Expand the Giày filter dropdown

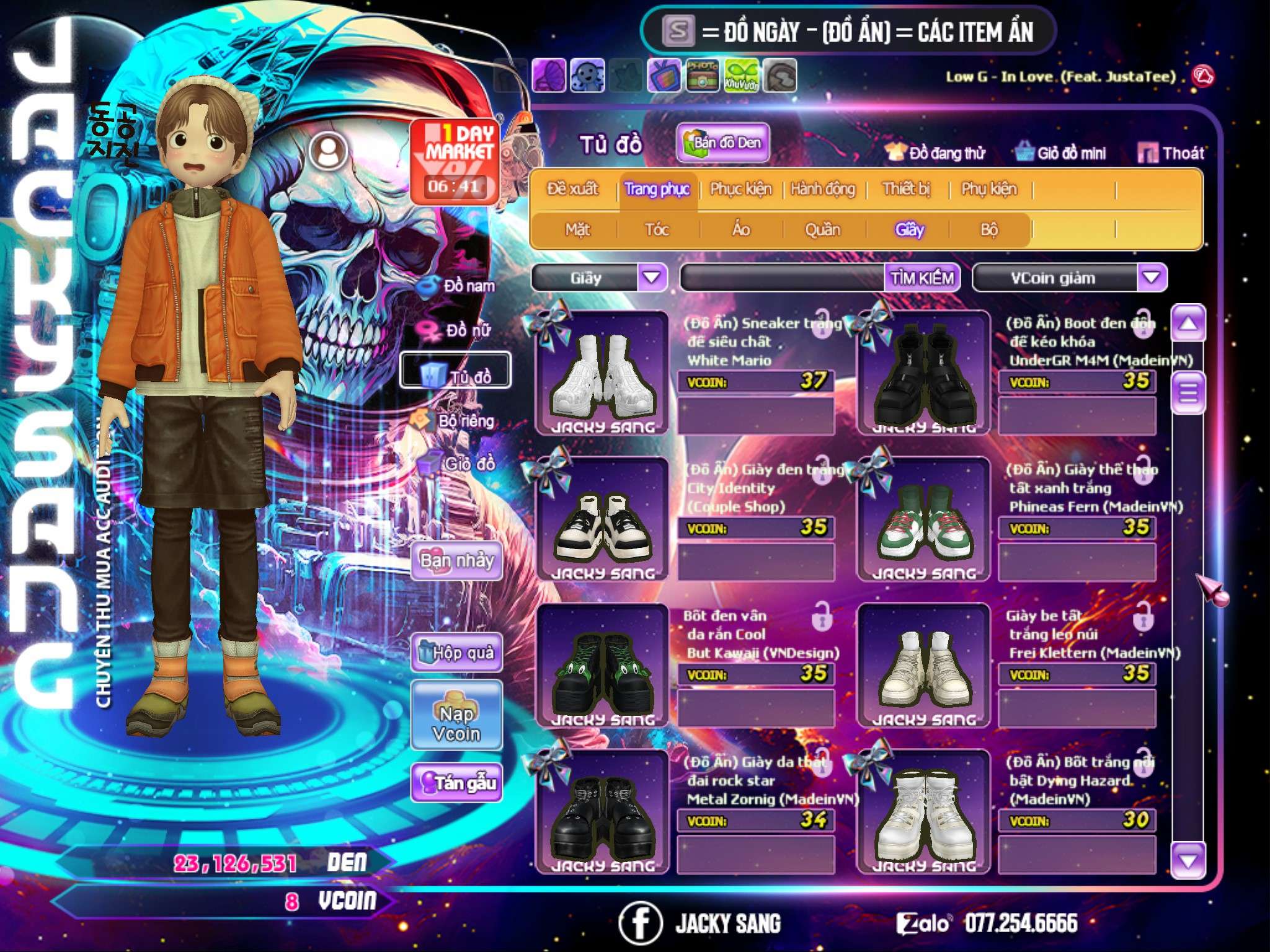652,278
